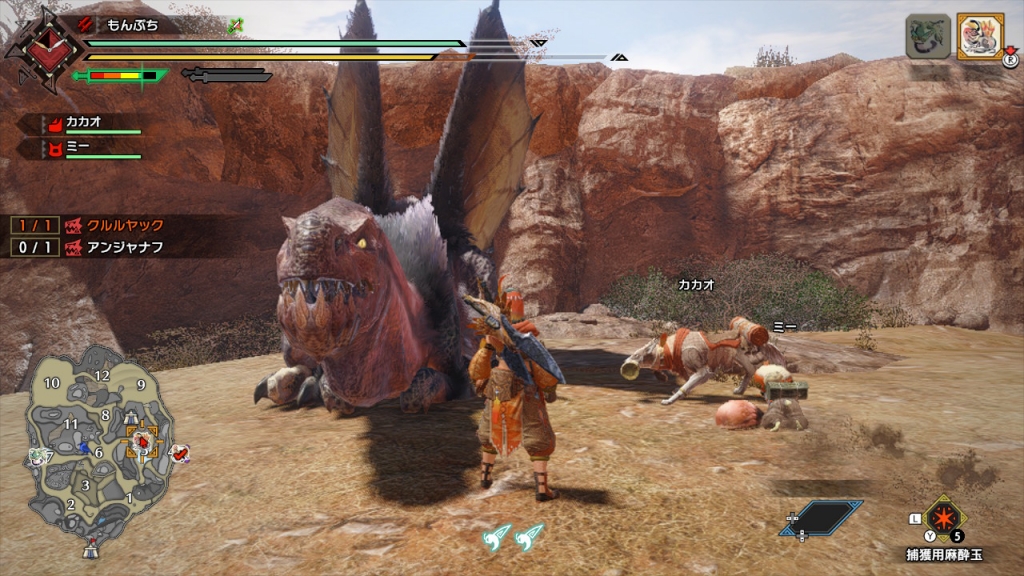Open the blue action bar panel
Image resolution: width=1024 pixels, height=576 pixels.
821,517
